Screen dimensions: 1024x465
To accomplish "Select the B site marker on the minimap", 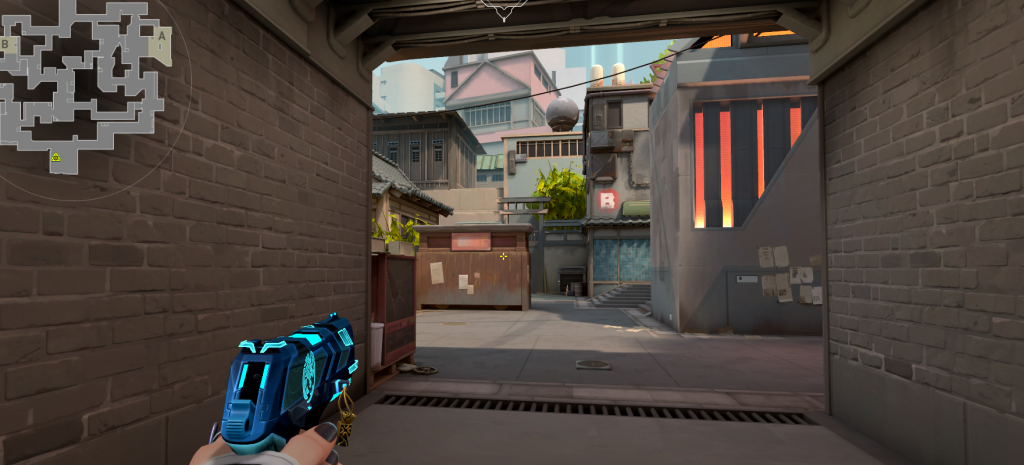I will [x=6, y=44].
